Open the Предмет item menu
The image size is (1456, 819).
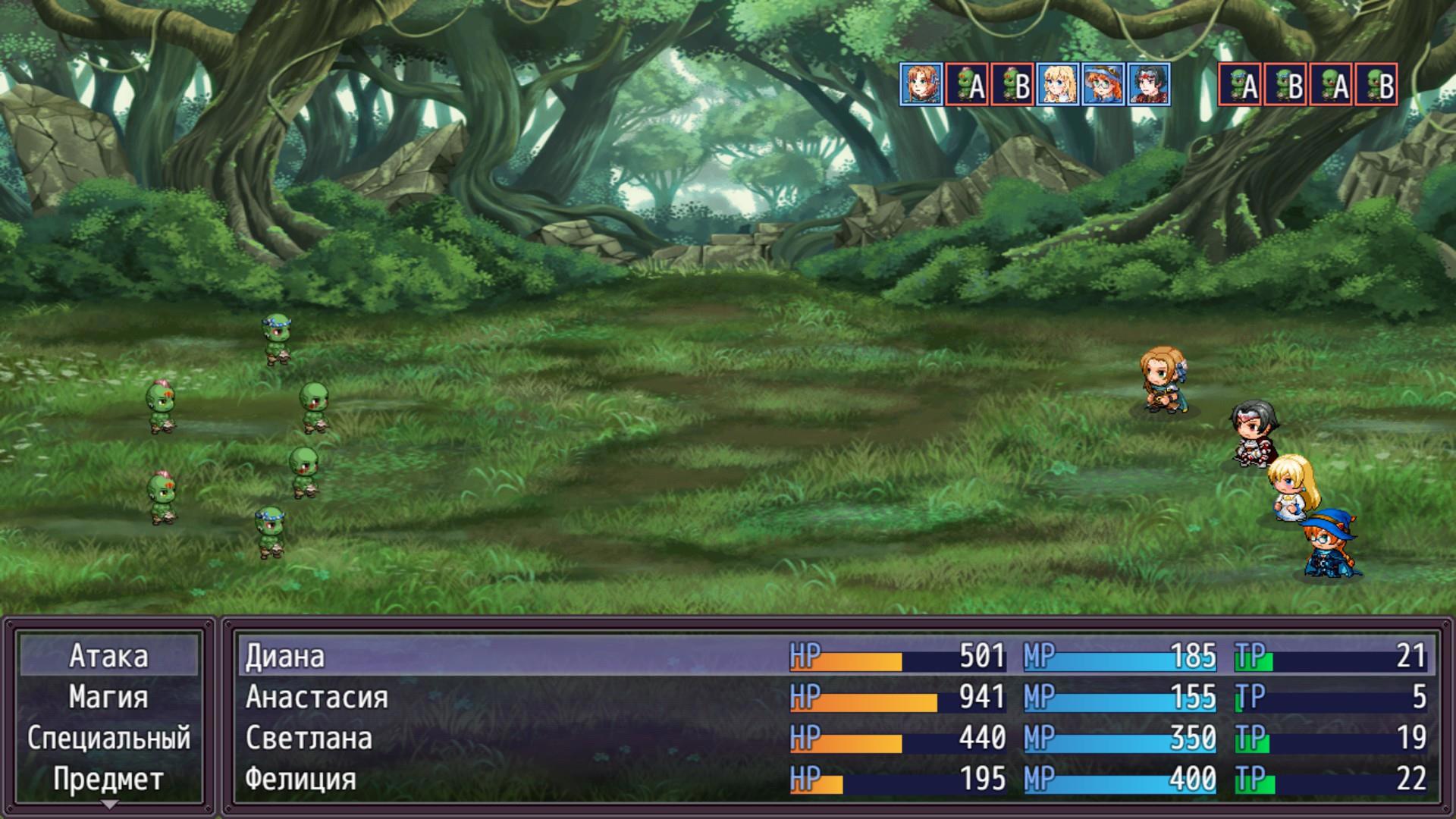(108, 779)
